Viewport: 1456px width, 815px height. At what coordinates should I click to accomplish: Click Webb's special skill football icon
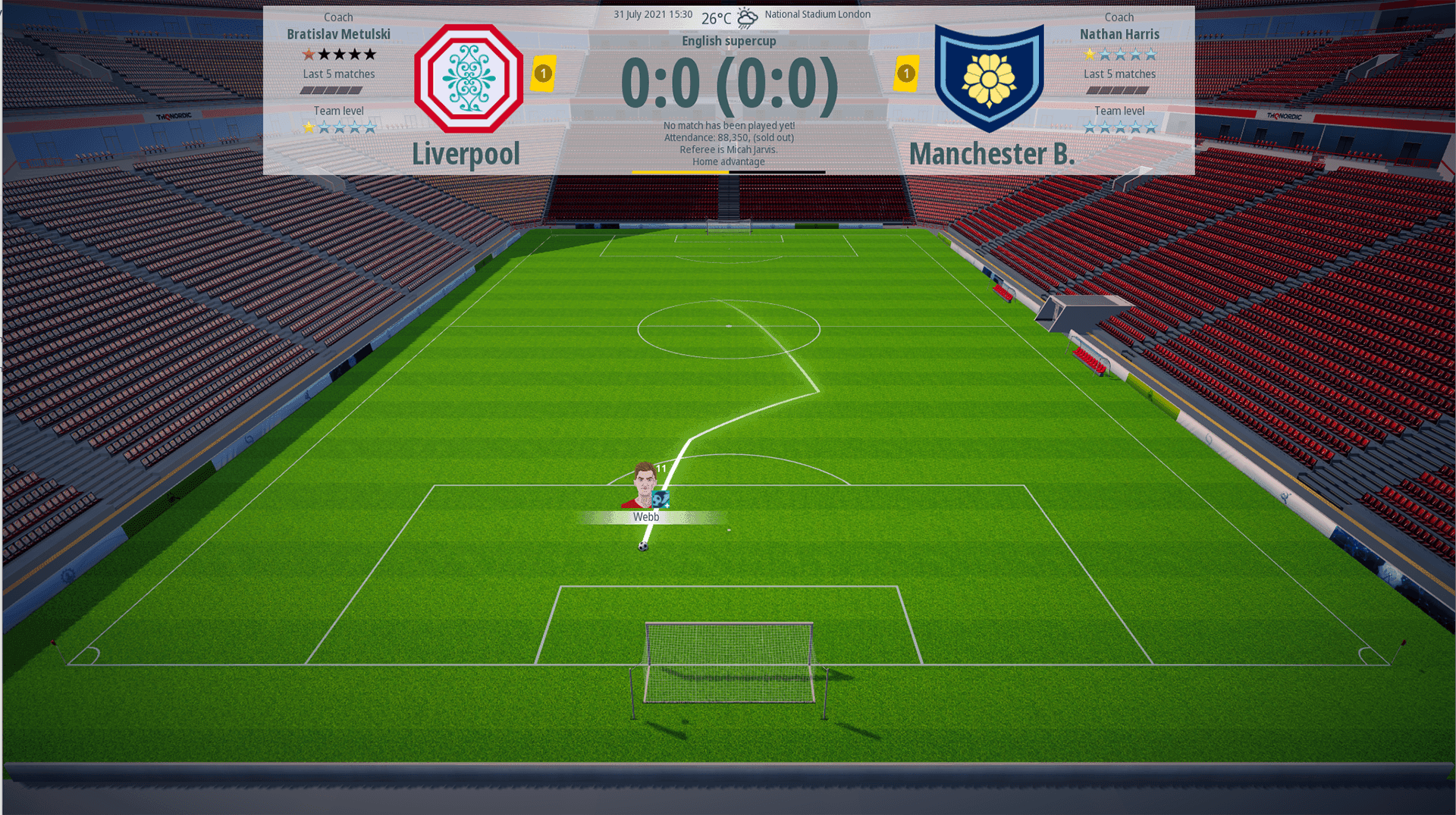tap(661, 499)
